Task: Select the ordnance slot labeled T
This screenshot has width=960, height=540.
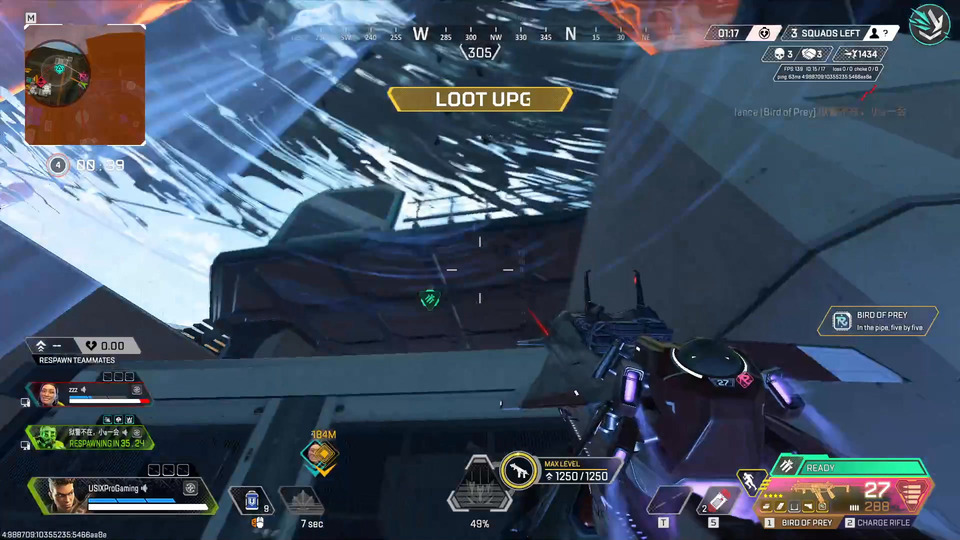Action: (666, 500)
